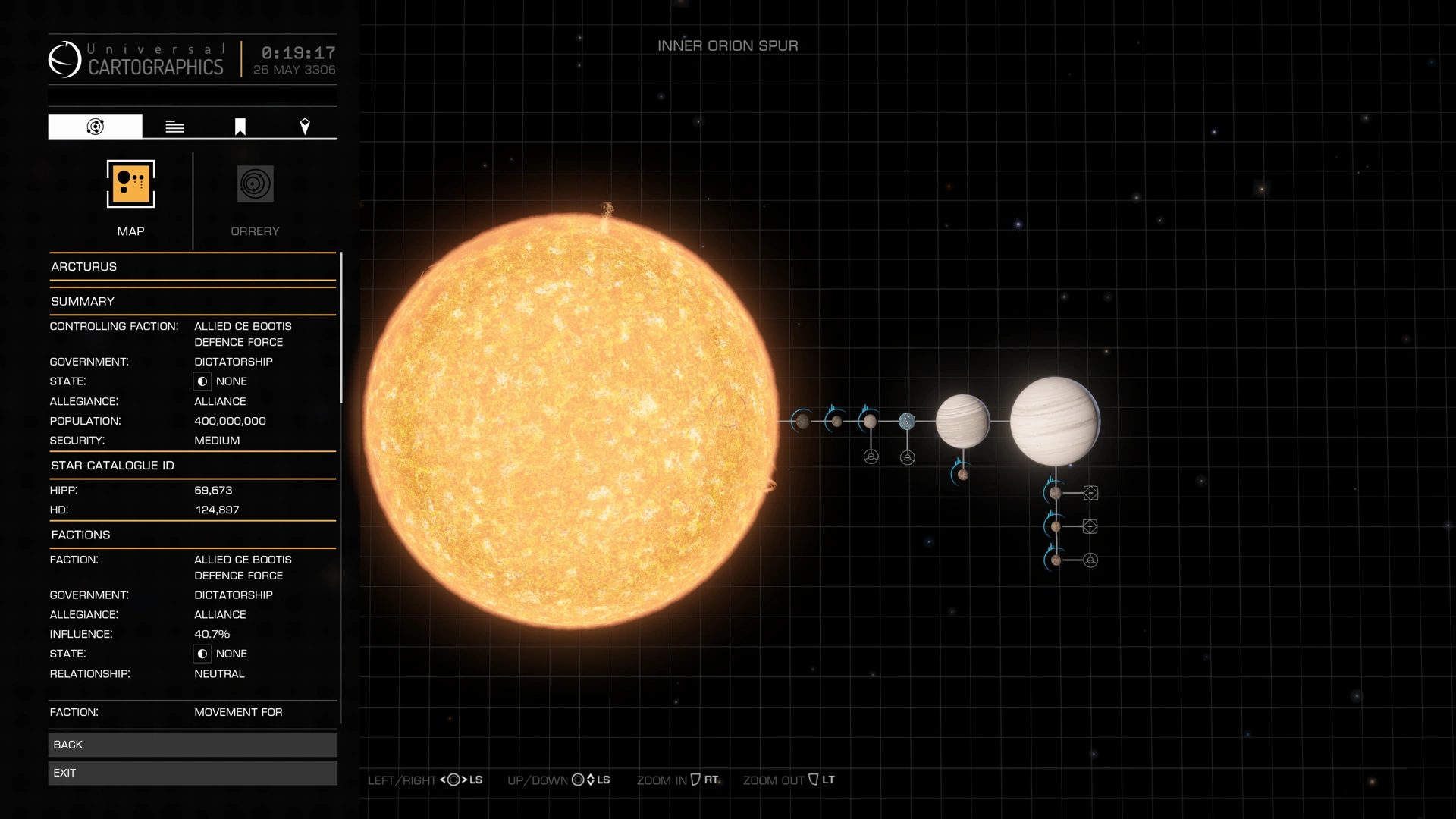The height and width of the screenshot is (819, 1456).
Task: Open the bookmarks tab
Action: [239, 126]
